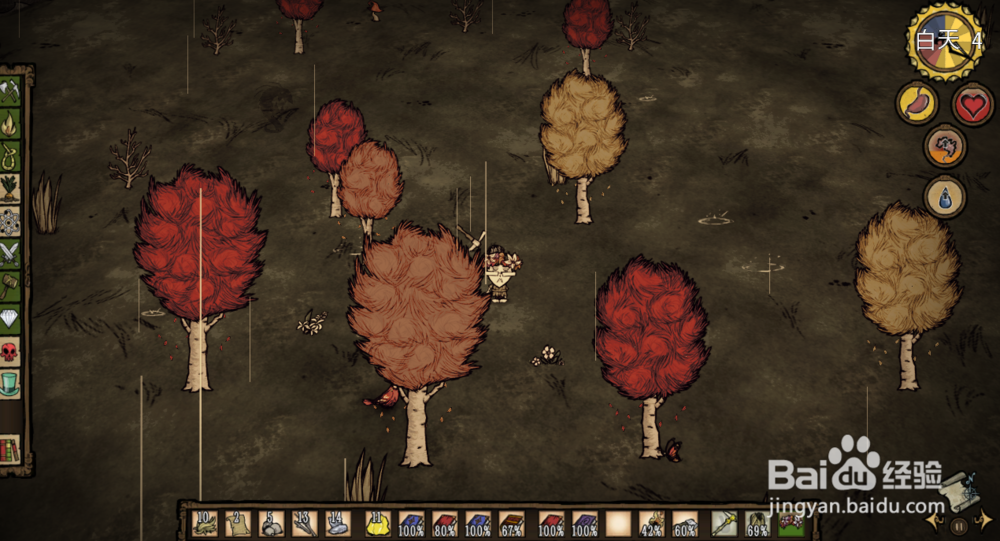Select the book at 67% durability
The image size is (1000, 541).
click(512, 523)
